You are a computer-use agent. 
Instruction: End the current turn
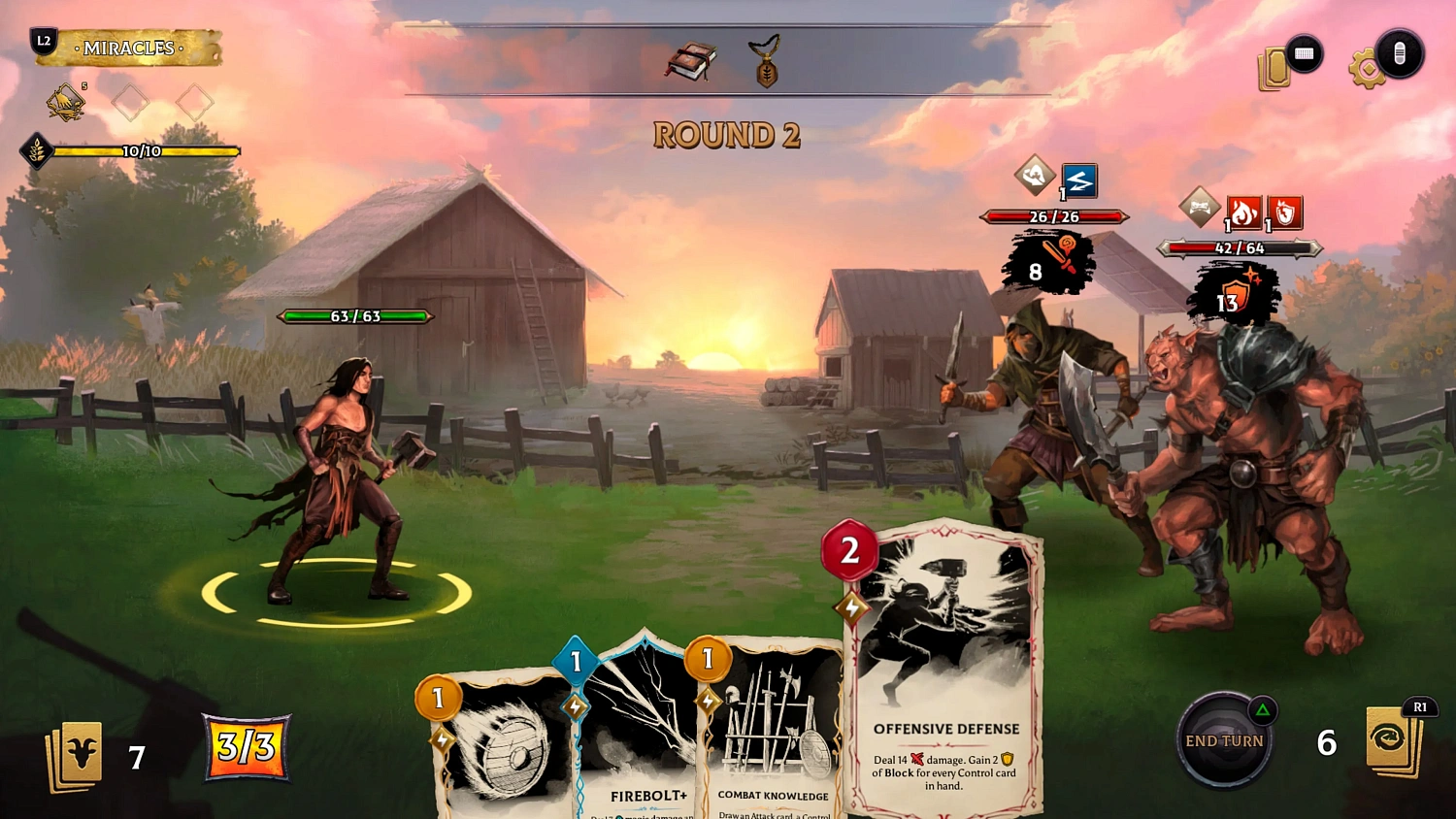(x=1224, y=741)
